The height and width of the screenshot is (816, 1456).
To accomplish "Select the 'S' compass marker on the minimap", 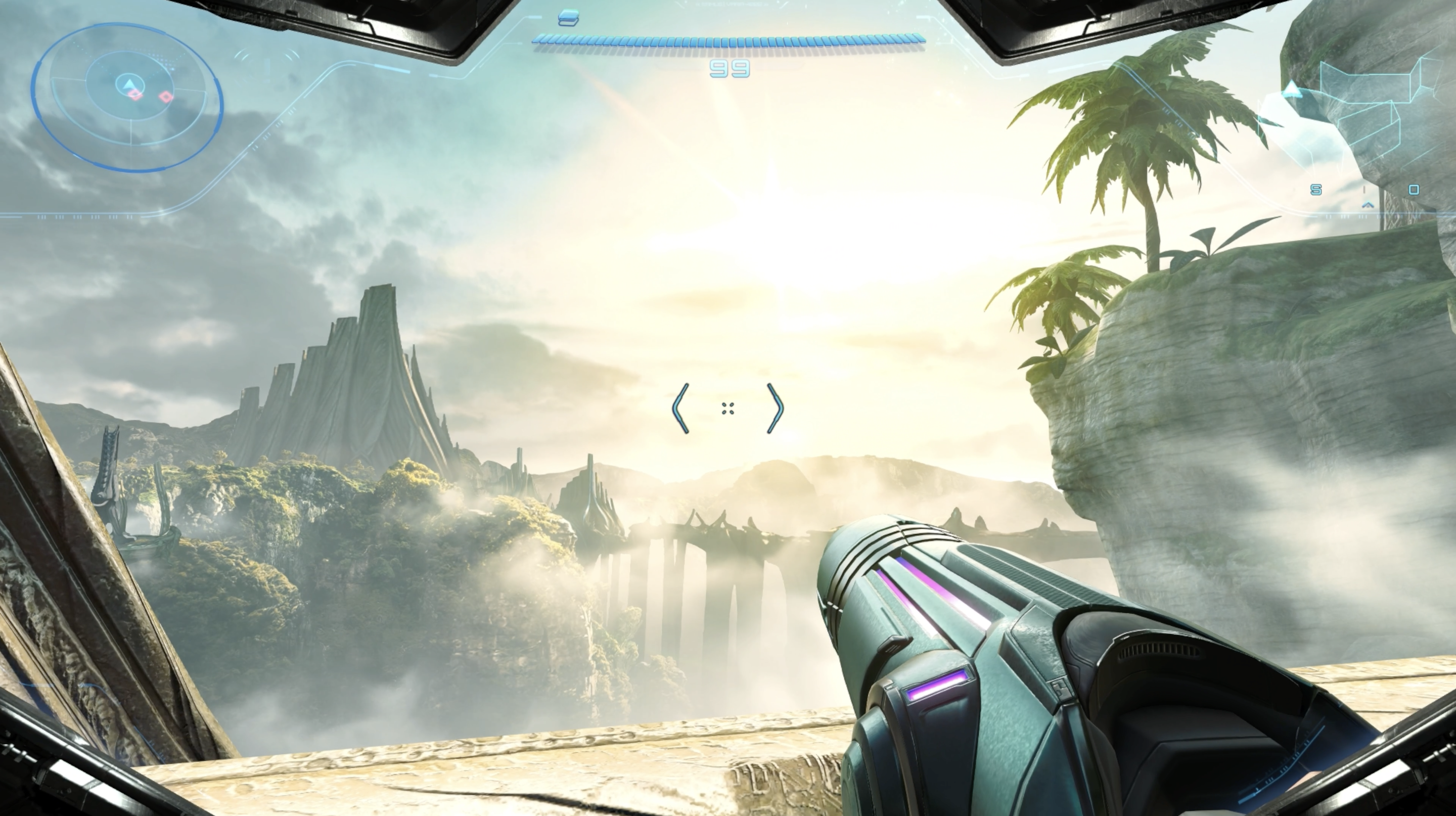I will pyautogui.click(x=1317, y=190).
